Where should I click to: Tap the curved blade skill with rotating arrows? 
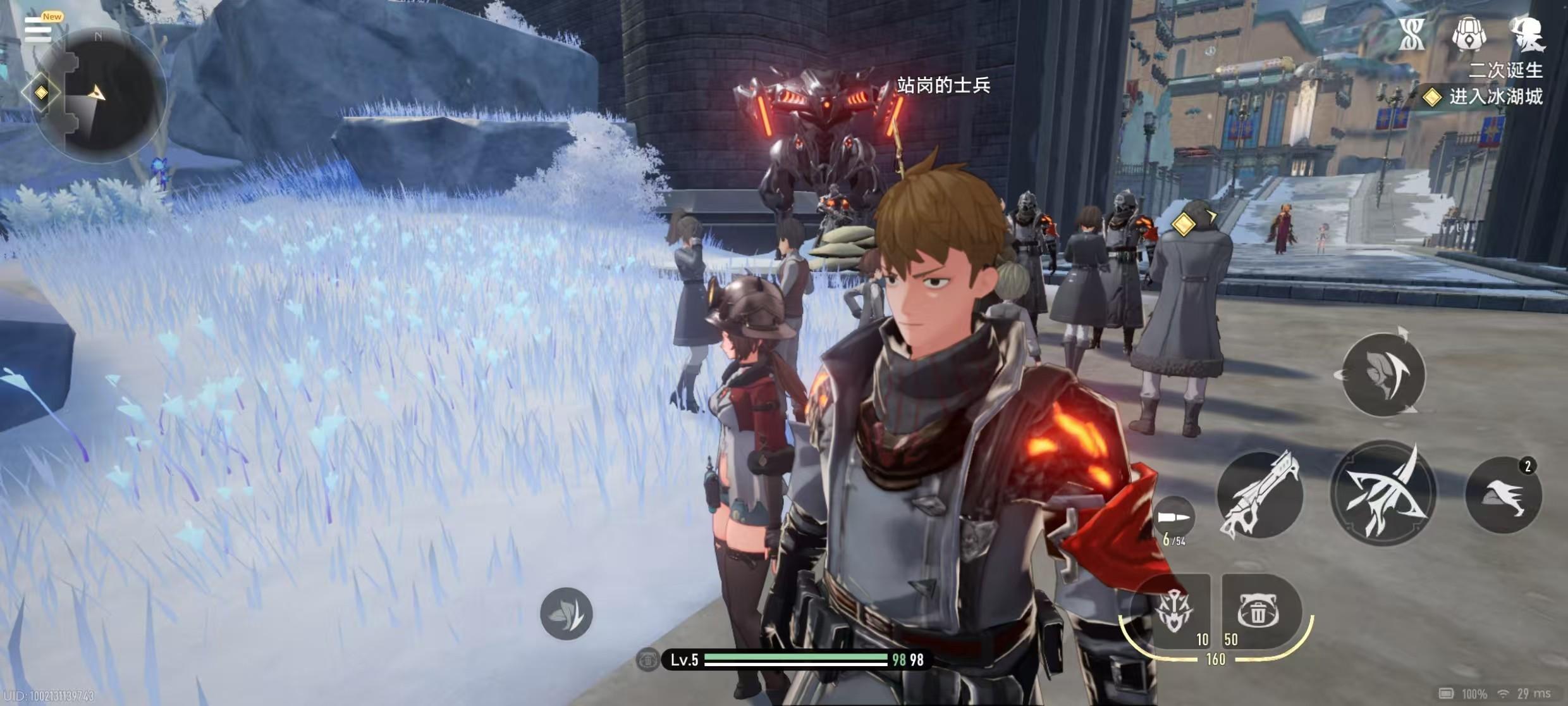(1383, 375)
